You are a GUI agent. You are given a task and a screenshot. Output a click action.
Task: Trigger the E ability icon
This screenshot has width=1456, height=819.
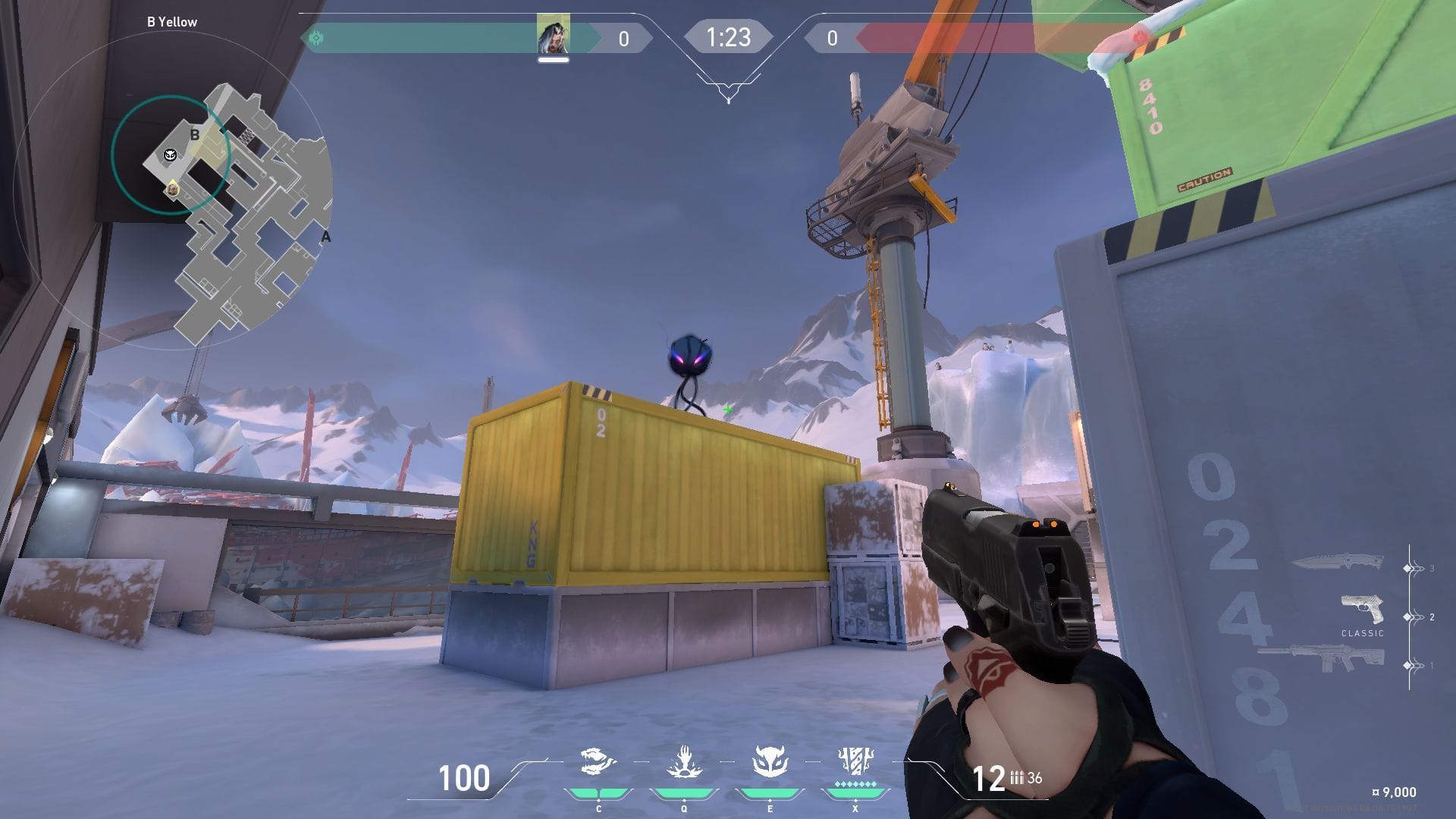pyautogui.click(x=769, y=762)
